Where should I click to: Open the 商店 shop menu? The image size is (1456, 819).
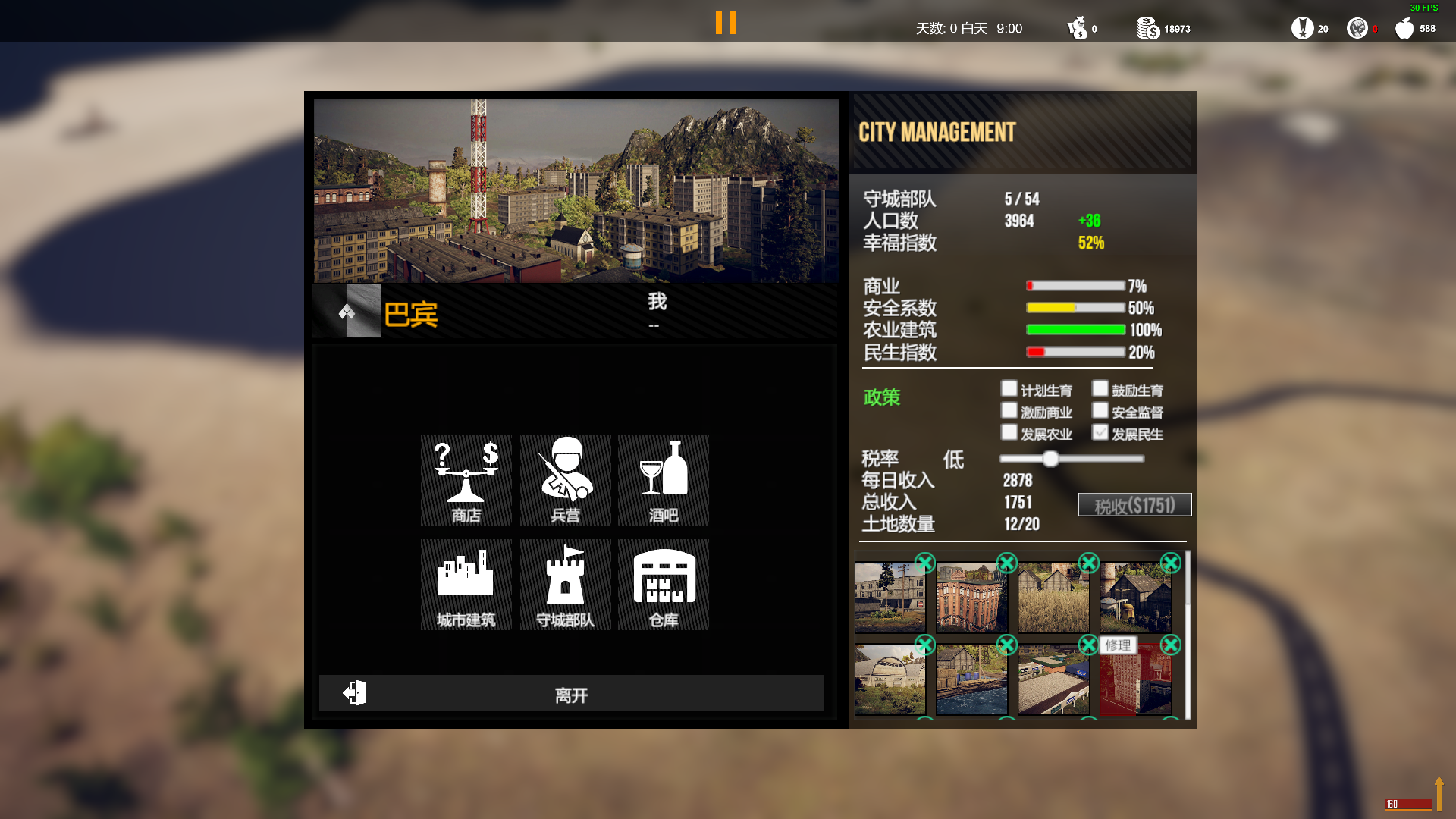[x=466, y=480]
